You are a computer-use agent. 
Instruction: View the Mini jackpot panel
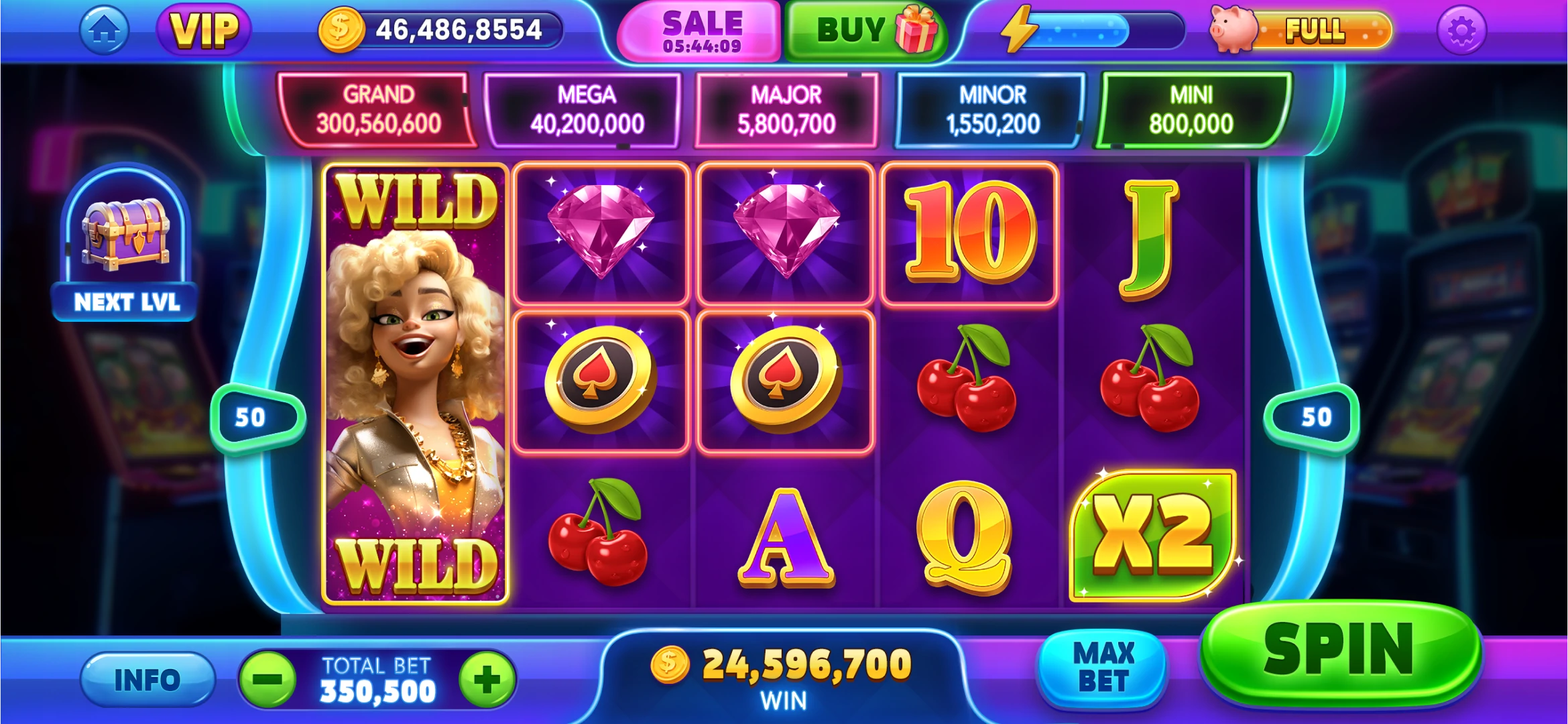(1191, 110)
